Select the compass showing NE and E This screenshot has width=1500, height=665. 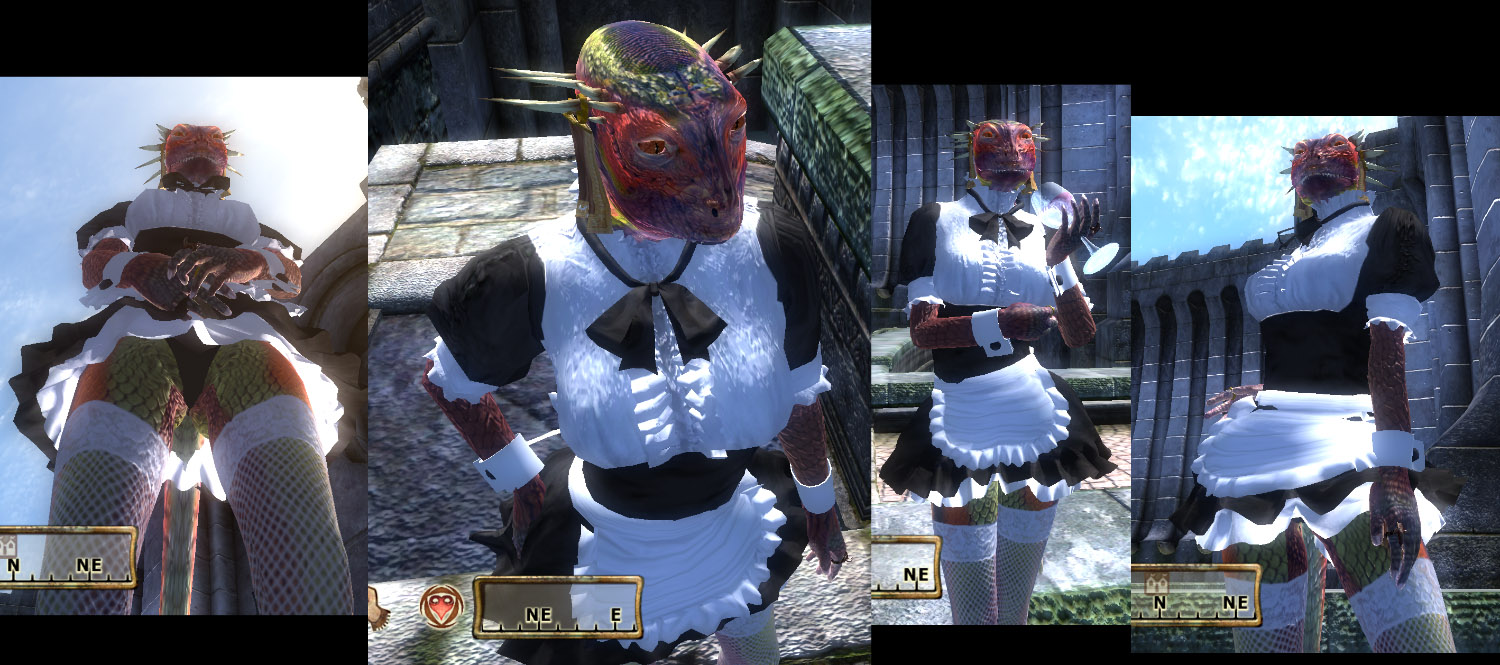click(x=557, y=608)
